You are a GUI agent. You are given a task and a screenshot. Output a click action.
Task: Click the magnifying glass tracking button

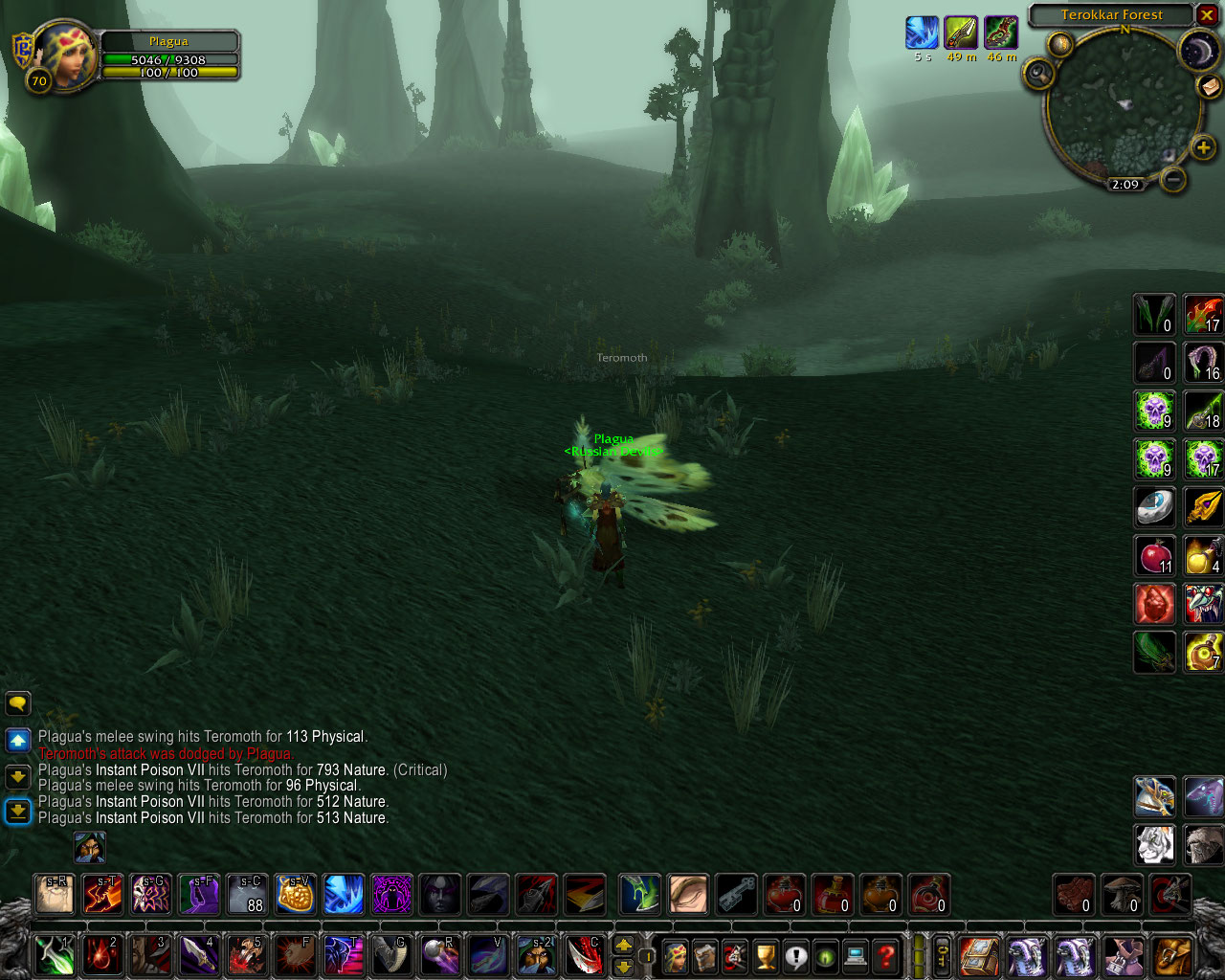[1039, 74]
